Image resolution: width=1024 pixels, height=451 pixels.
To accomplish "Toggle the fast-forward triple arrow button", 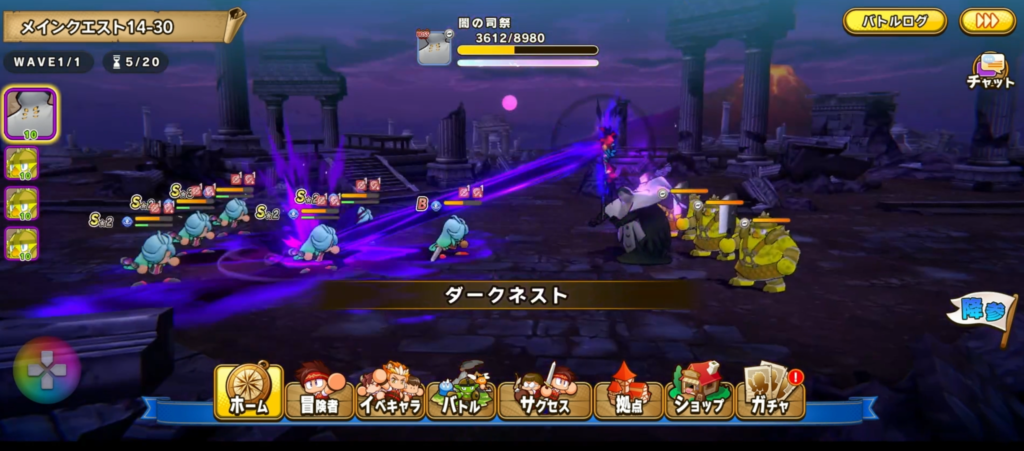I will (987, 21).
